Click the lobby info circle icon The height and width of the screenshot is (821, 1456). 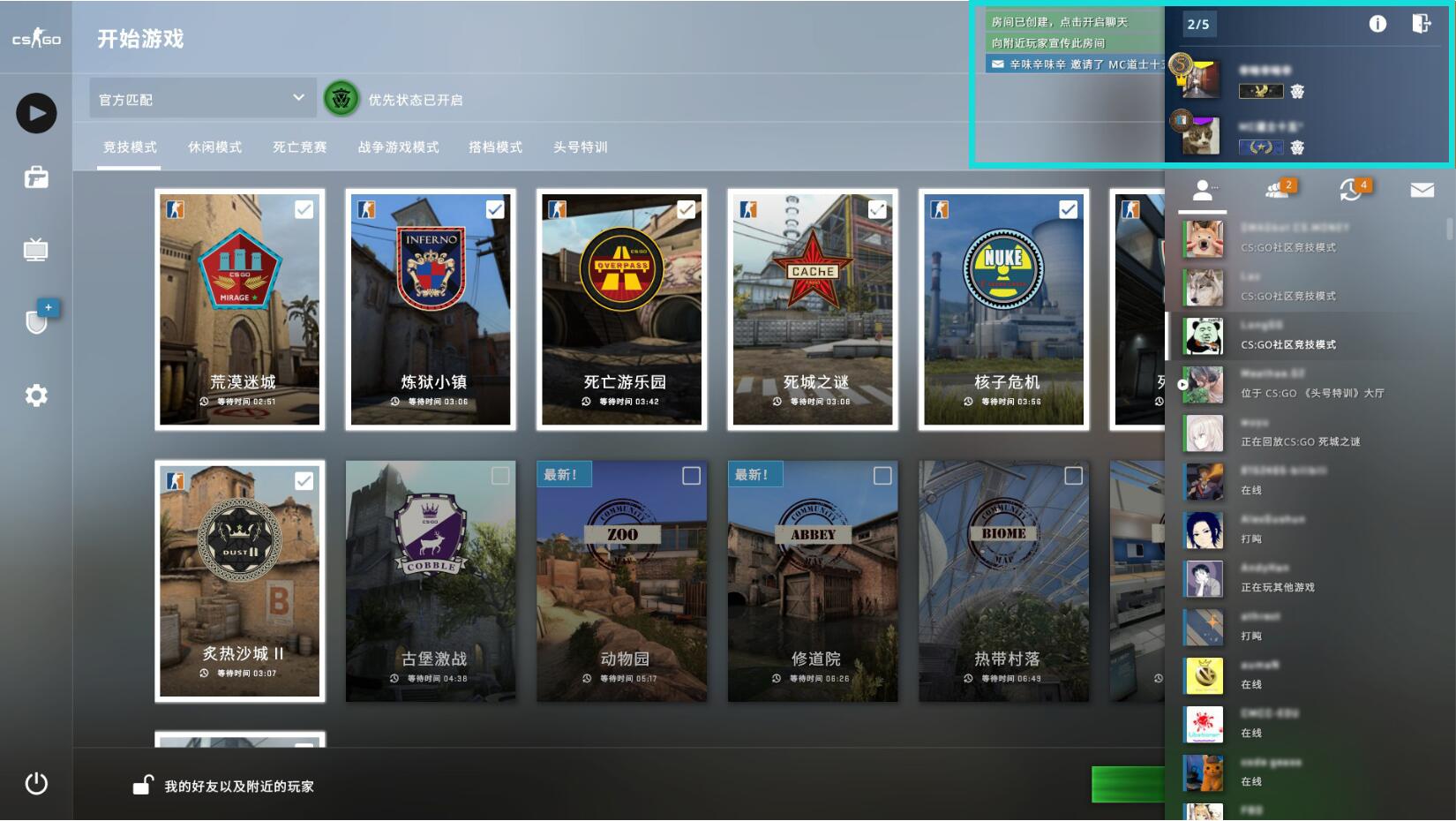(x=1377, y=24)
